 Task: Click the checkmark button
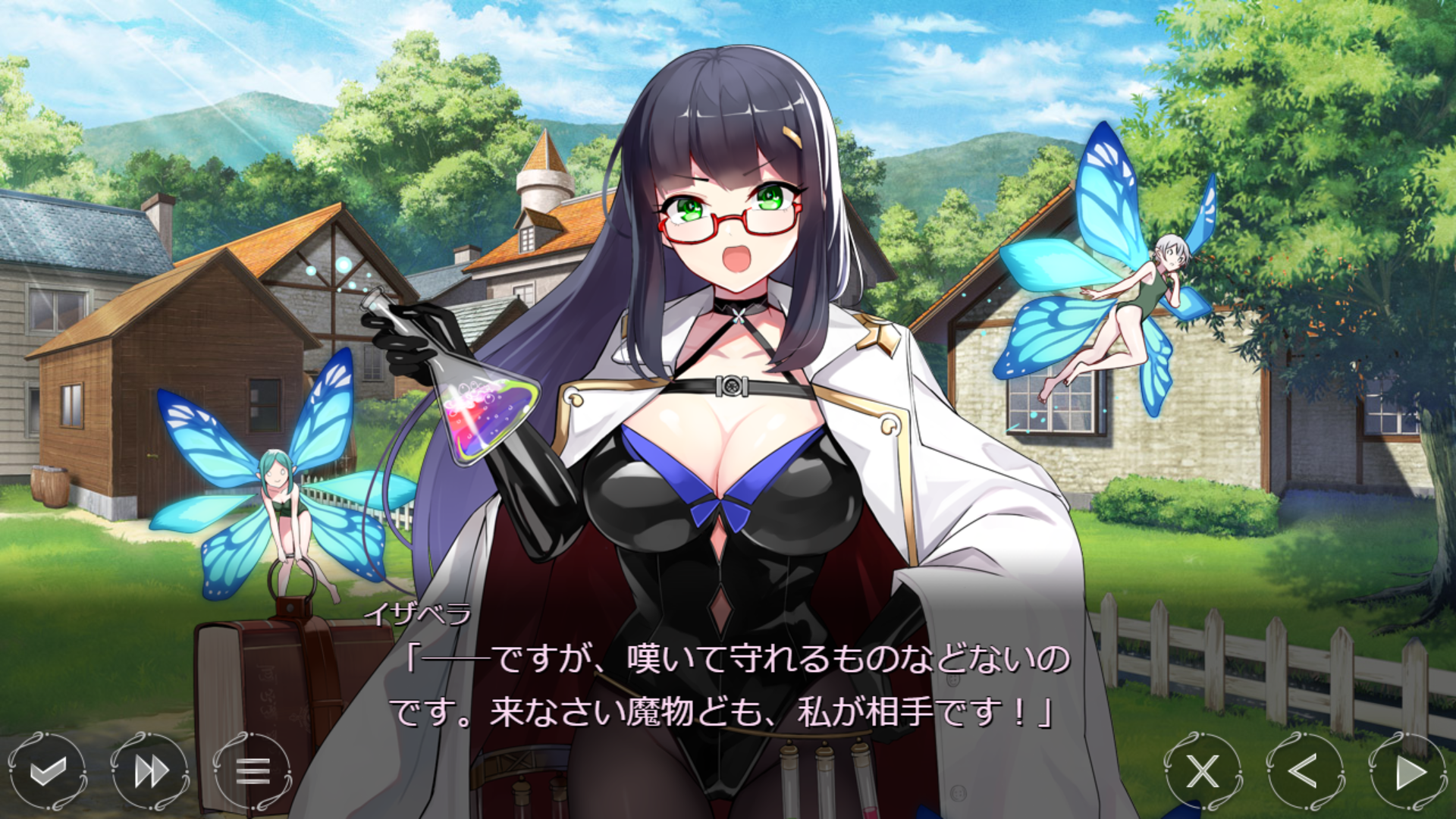(x=47, y=771)
